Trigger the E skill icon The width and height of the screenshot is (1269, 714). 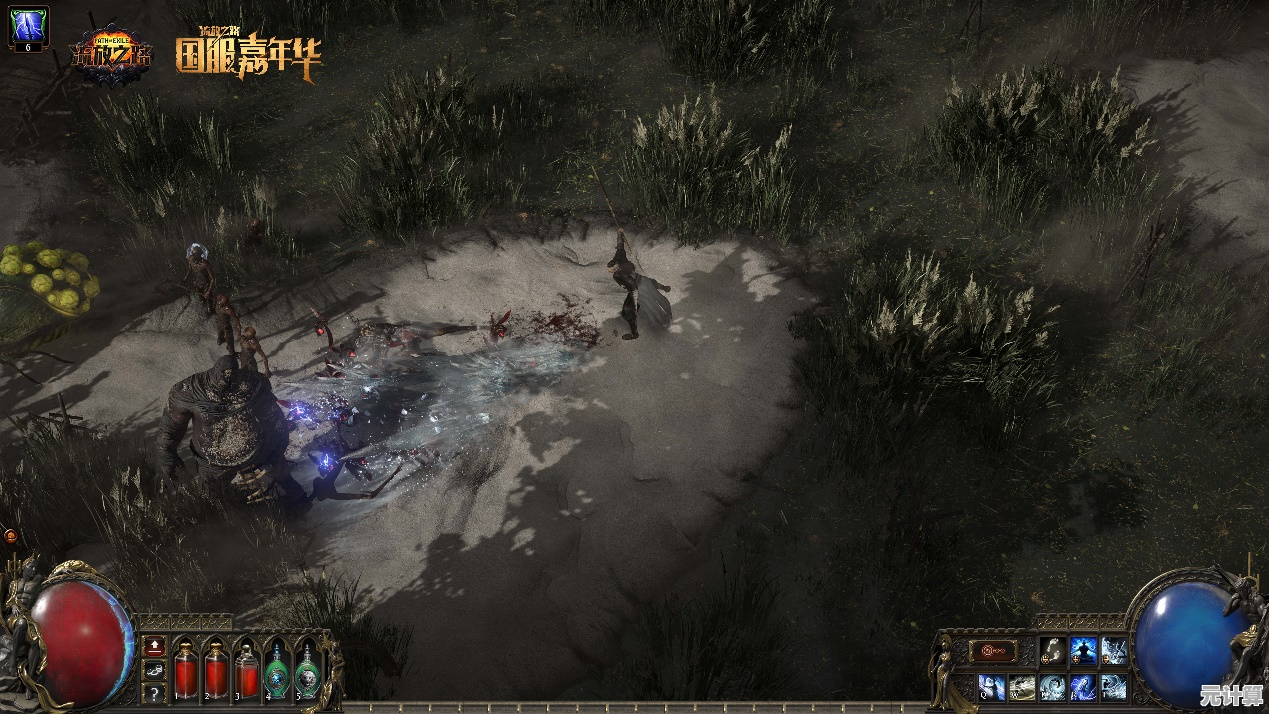(x=1053, y=688)
